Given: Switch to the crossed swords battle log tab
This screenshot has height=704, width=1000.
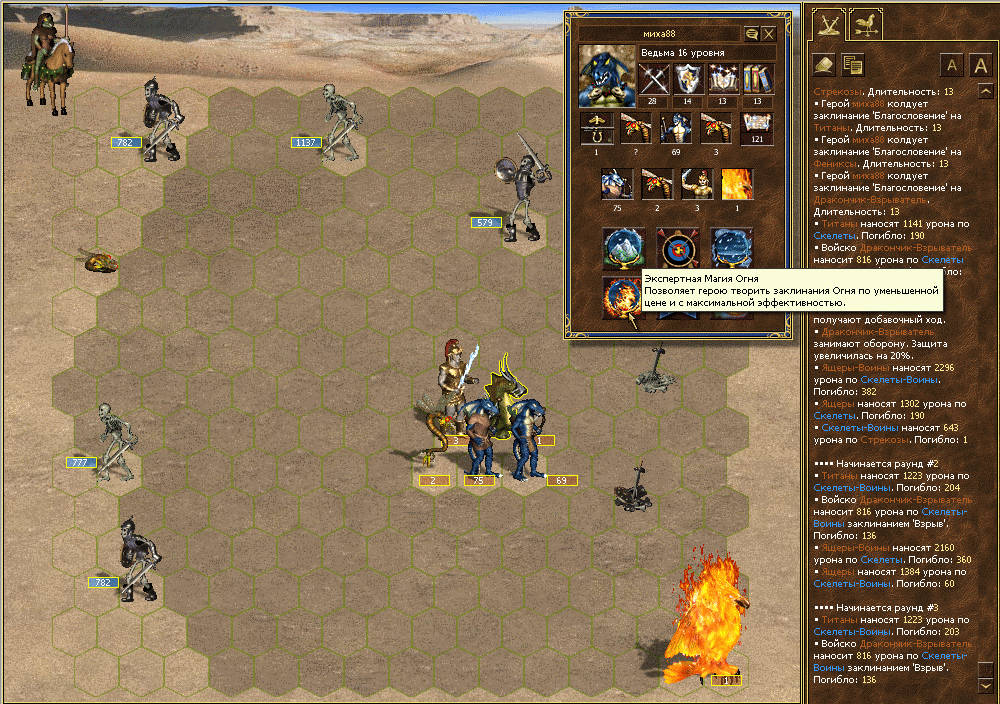Looking at the screenshot, I should [827, 24].
